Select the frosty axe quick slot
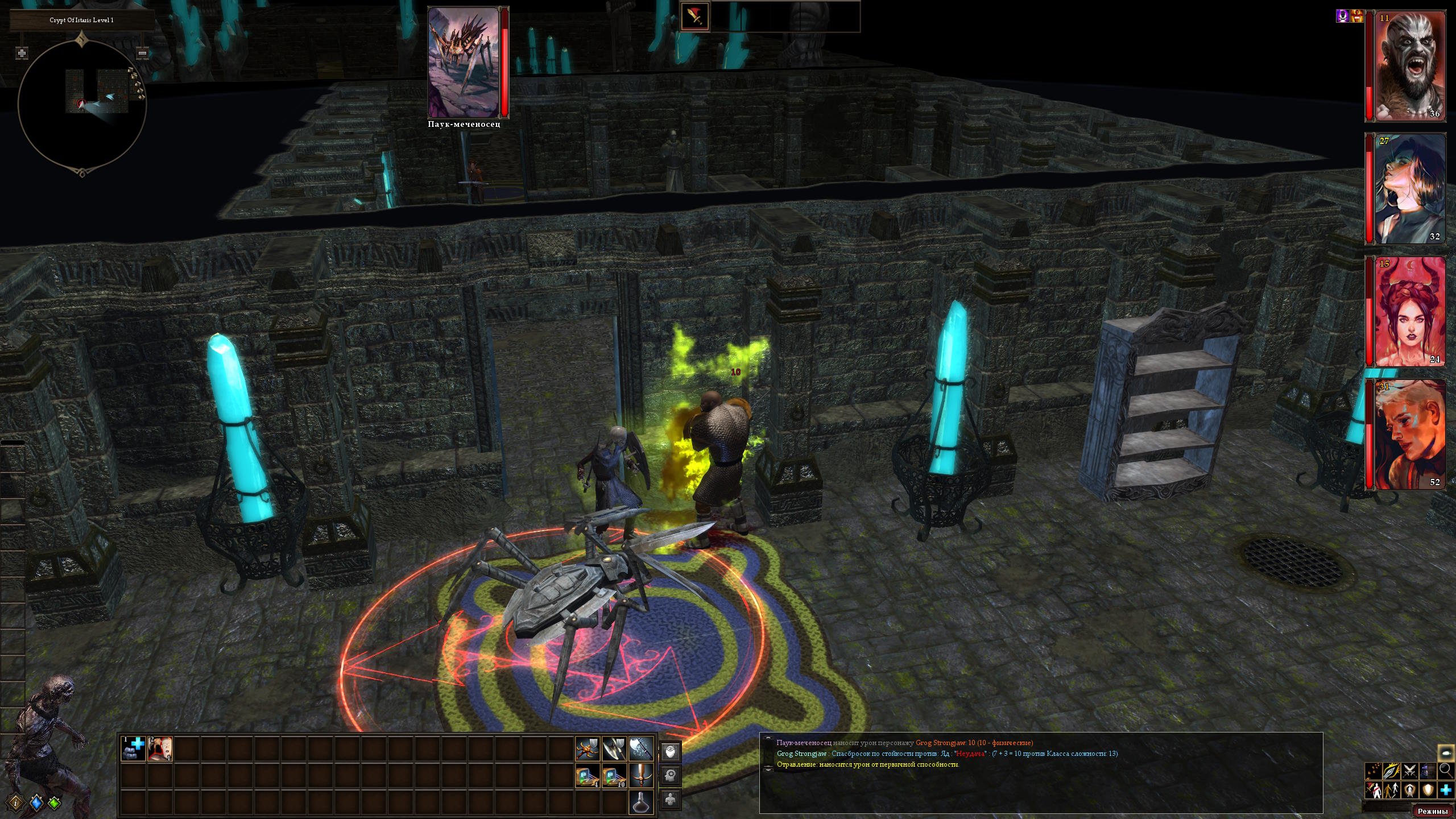Viewport: 1456px width, 819px height. [641, 749]
